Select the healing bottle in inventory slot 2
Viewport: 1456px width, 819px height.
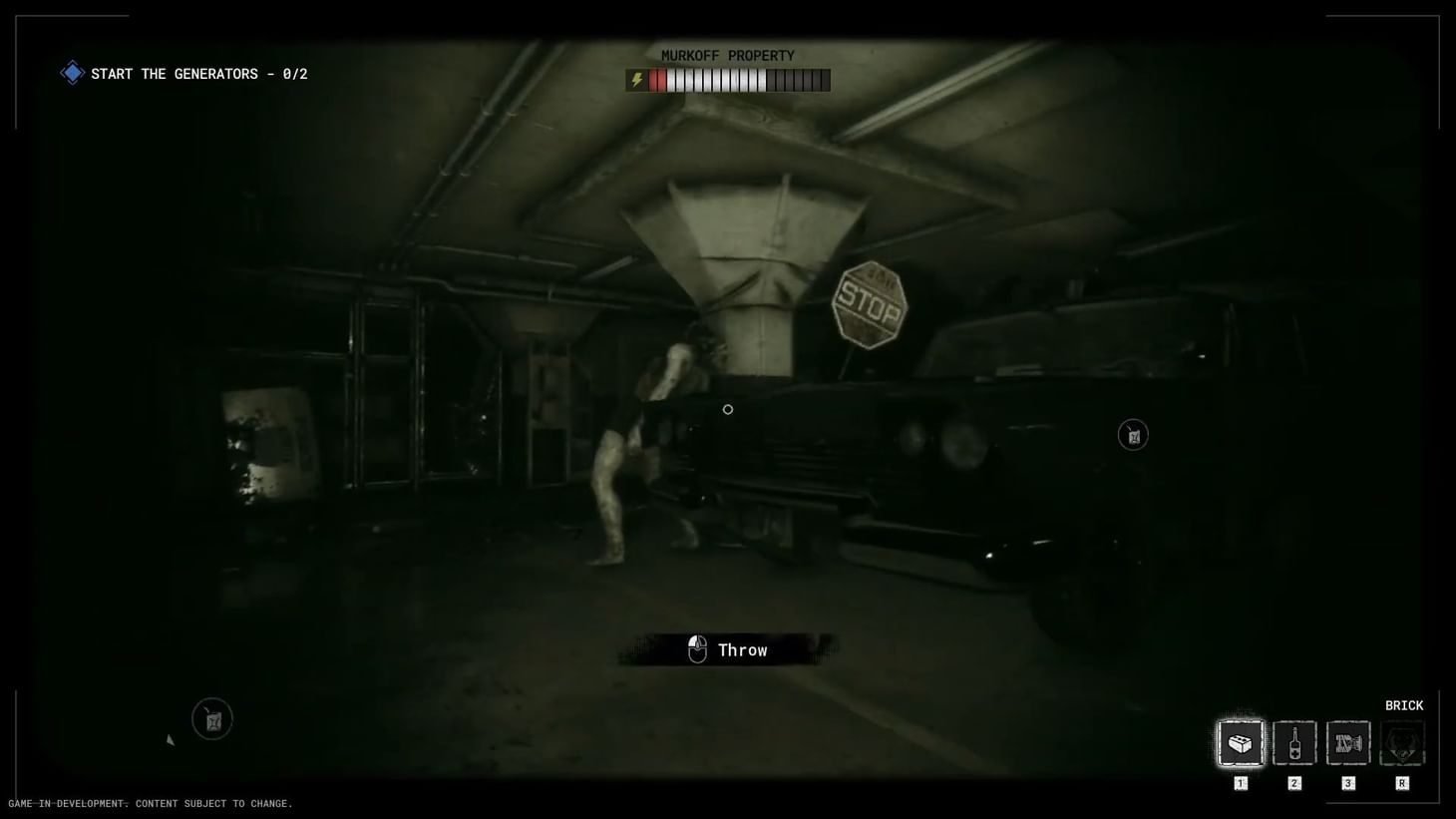(x=1293, y=741)
